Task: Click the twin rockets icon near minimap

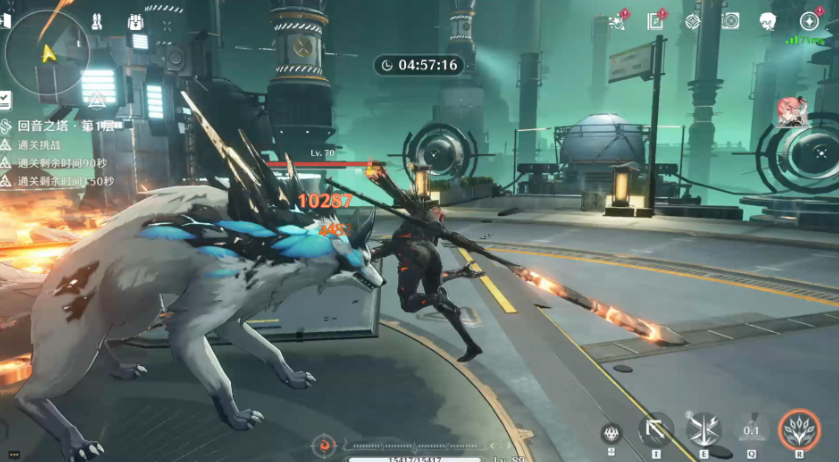Action: tap(96, 21)
